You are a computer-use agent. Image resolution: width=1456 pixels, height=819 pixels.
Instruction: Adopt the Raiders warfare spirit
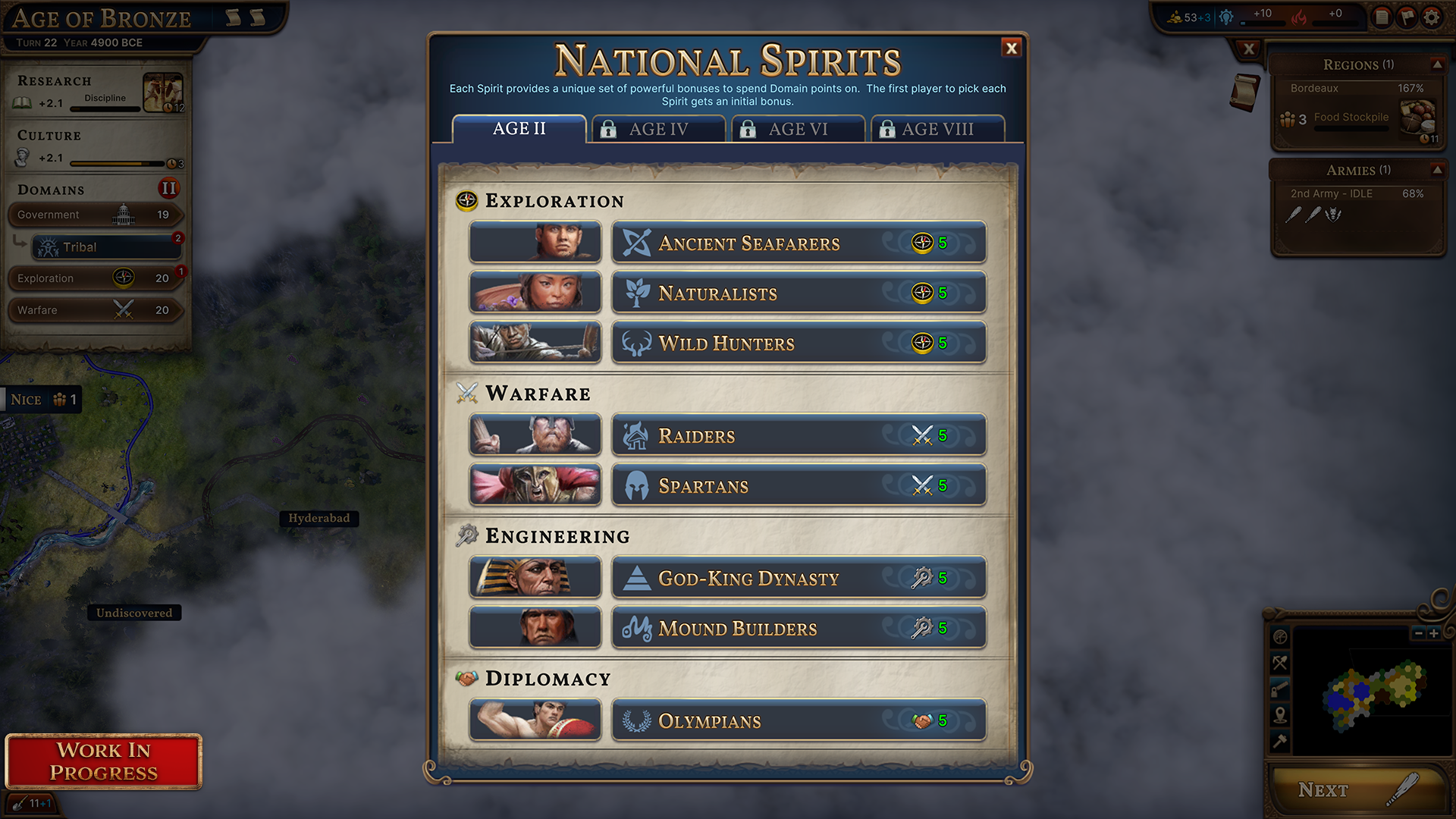pos(799,436)
